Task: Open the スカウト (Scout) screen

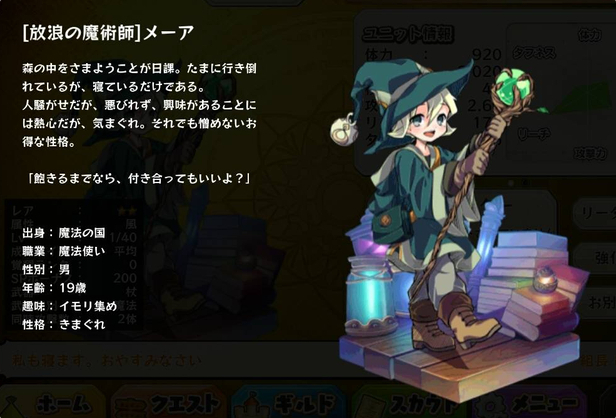Action: pos(408,402)
